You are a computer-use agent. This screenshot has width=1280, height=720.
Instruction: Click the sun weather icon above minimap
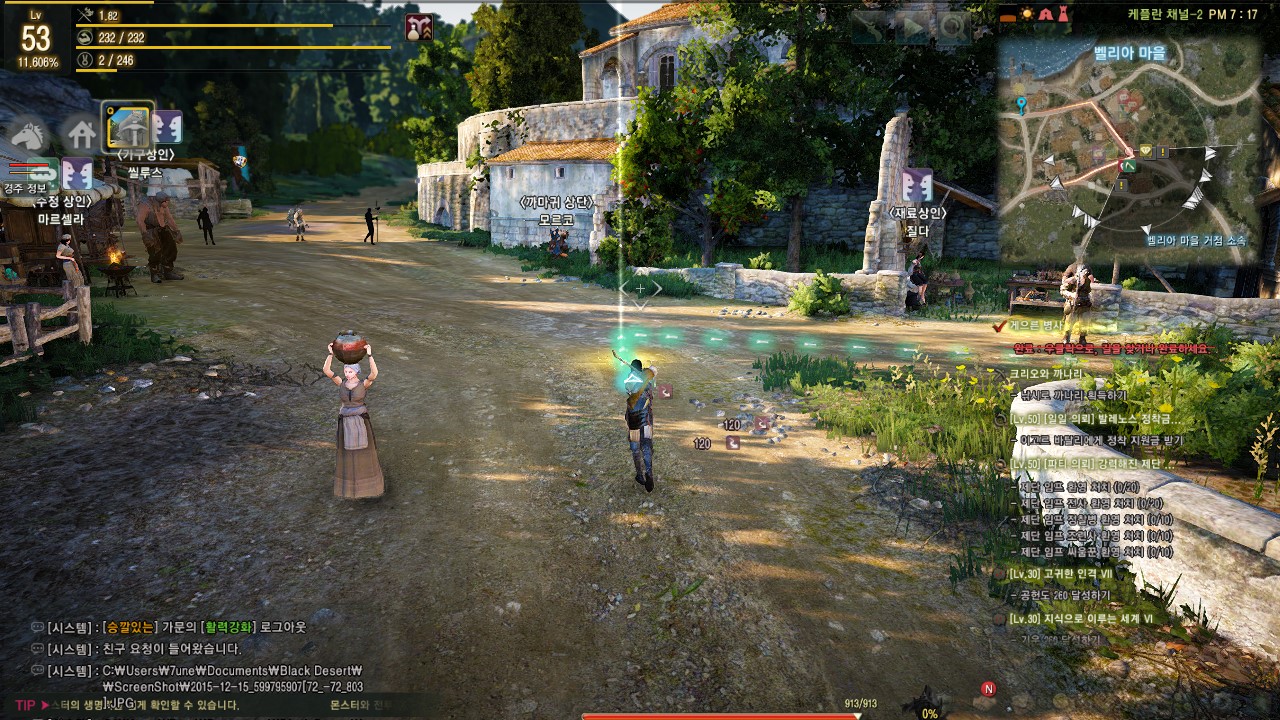pos(1027,14)
